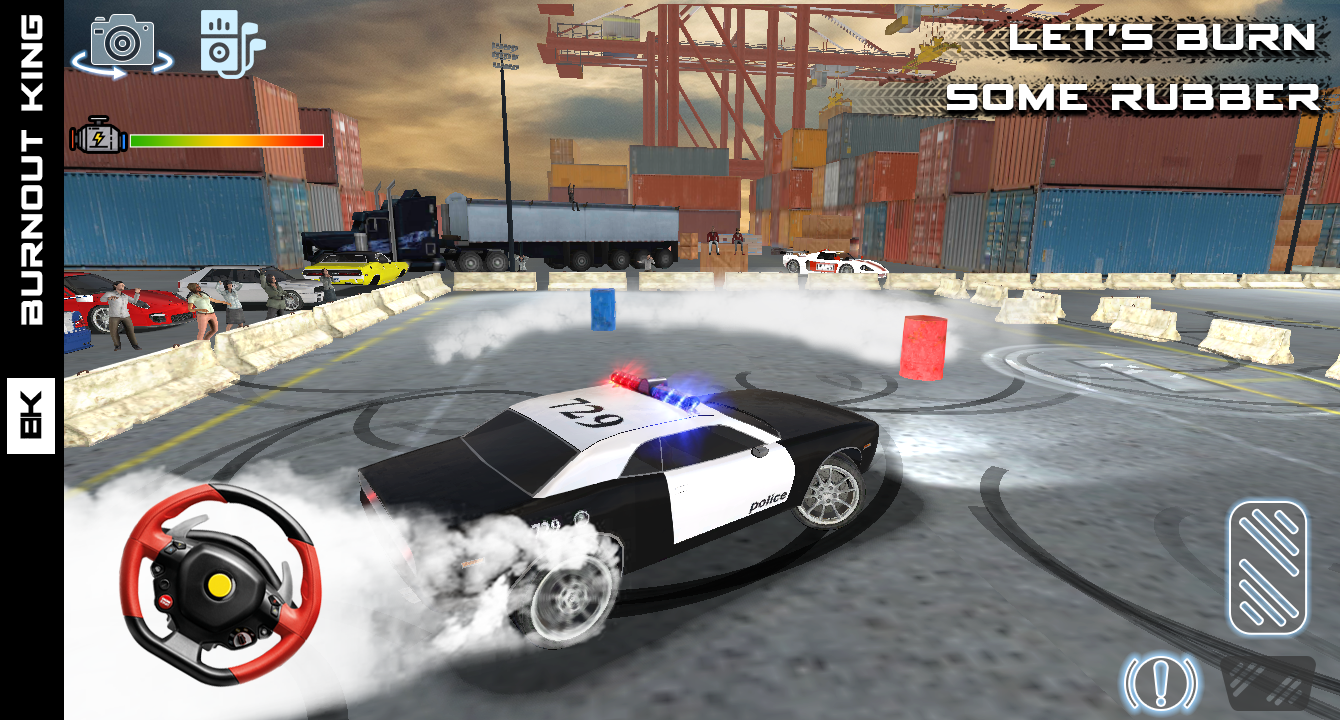Toggle camera perspective with the camera switcher

[120, 42]
